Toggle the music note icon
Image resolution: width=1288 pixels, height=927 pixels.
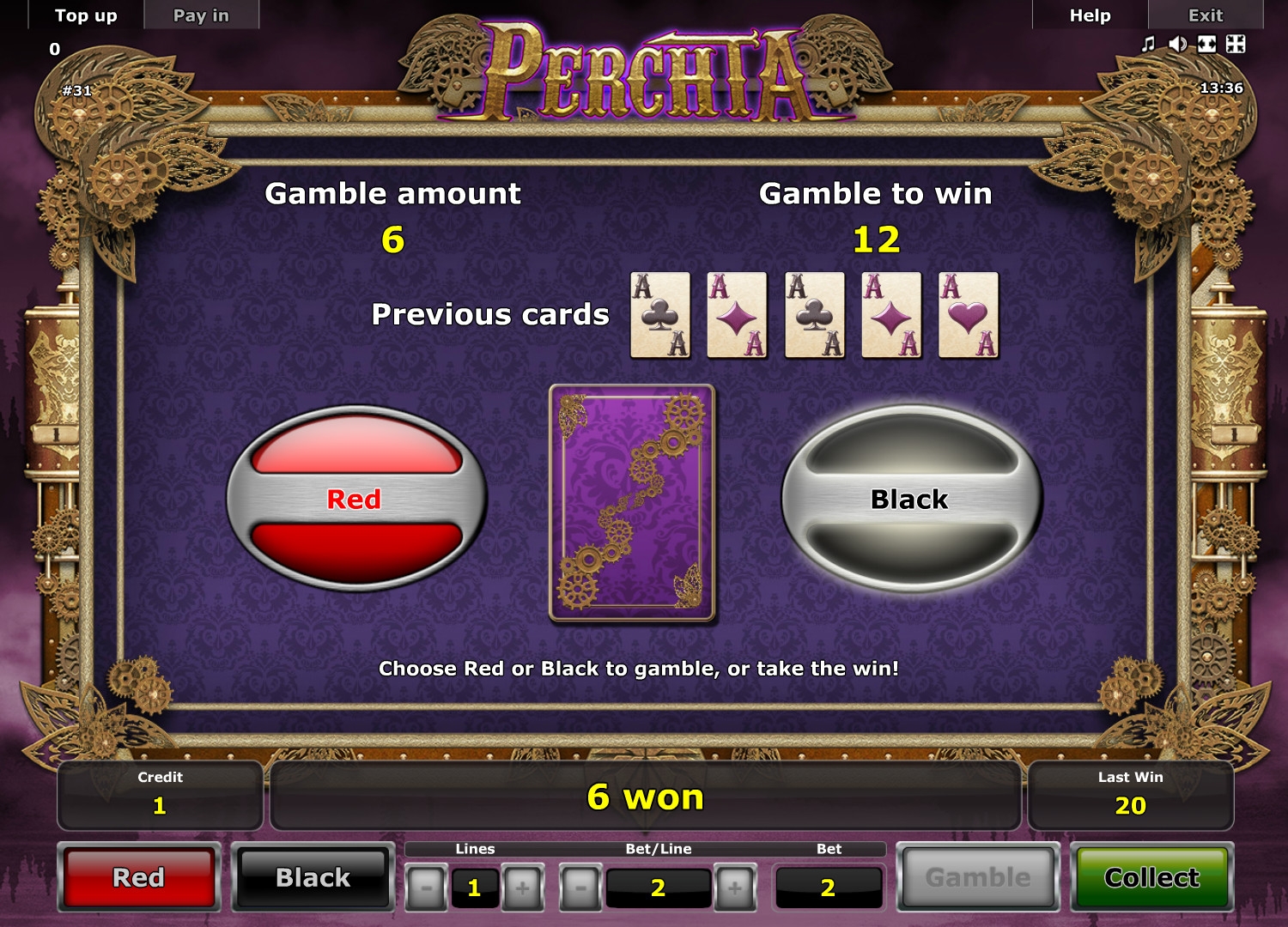click(x=1148, y=45)
